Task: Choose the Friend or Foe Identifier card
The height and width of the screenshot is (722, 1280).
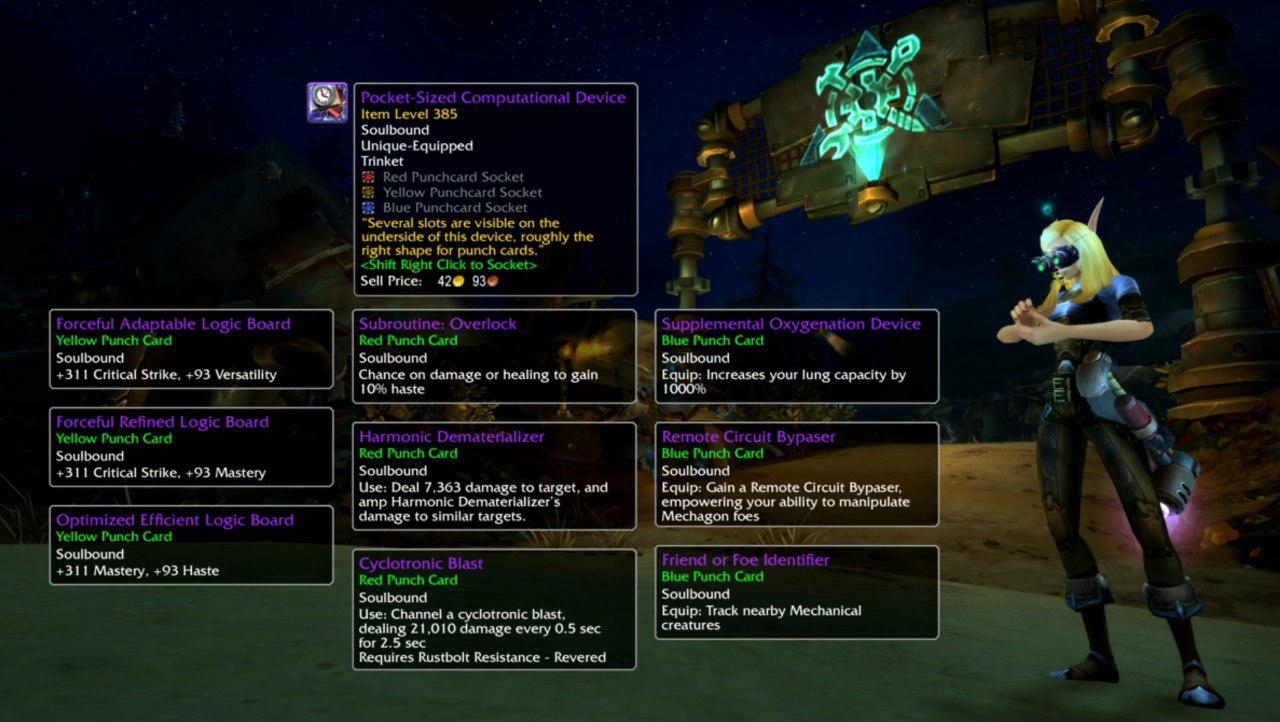Action: (796, 592)
